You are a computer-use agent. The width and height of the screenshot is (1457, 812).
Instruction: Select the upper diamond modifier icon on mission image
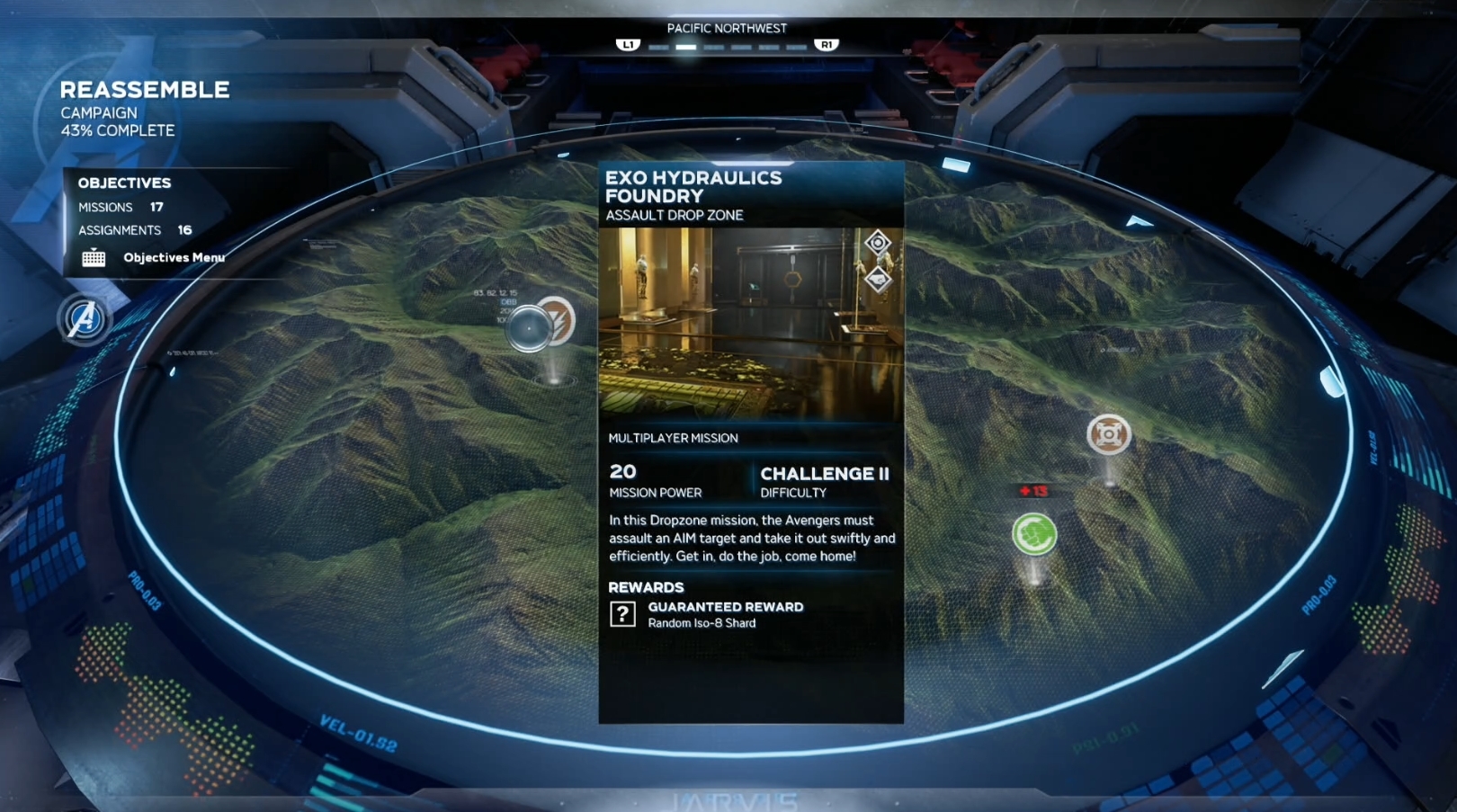[x=878, y=243]
